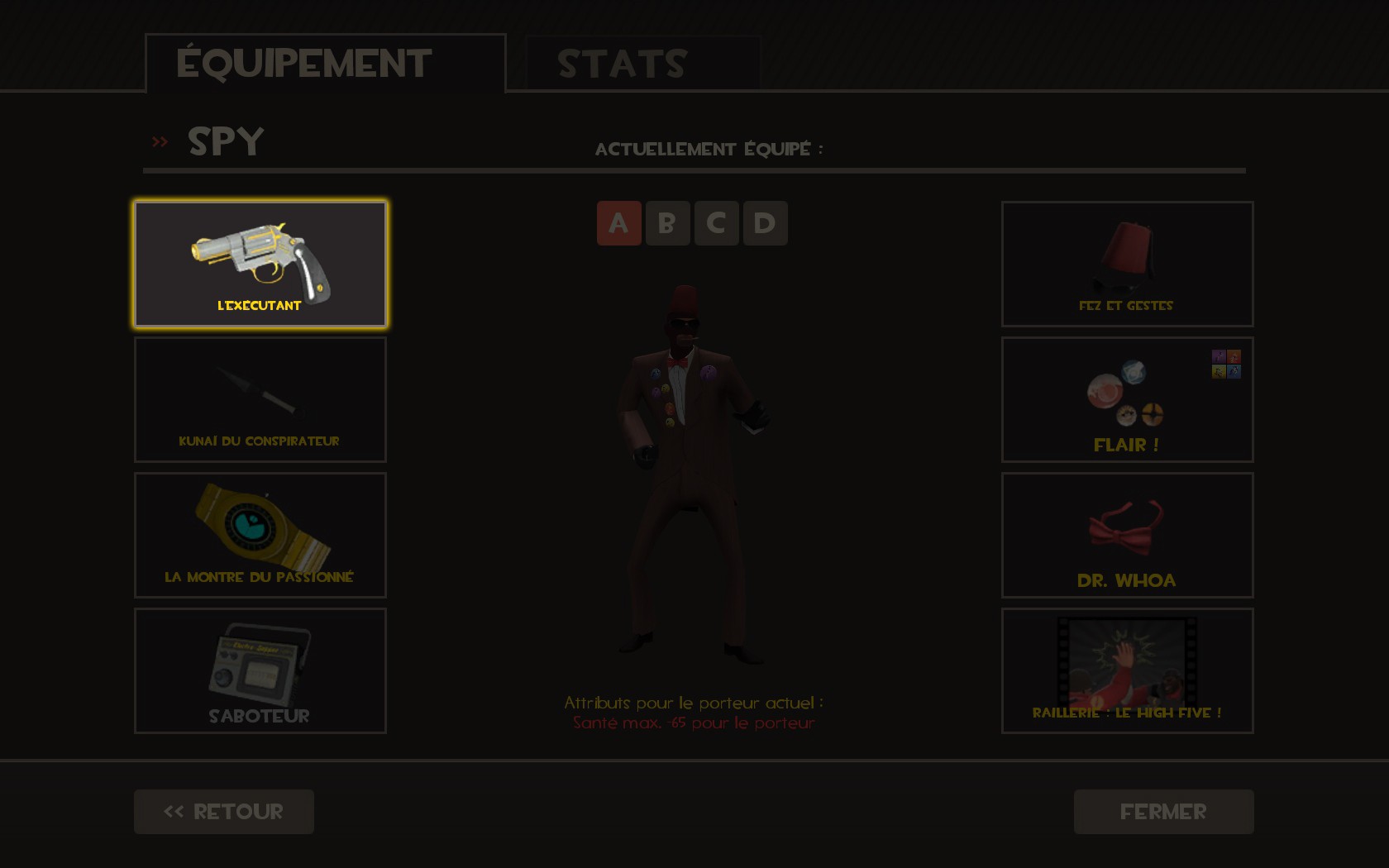This screenshot has width=1389, height=868.
Task: Open La Montre du Passionné watch slot
Action: [260, 534]
